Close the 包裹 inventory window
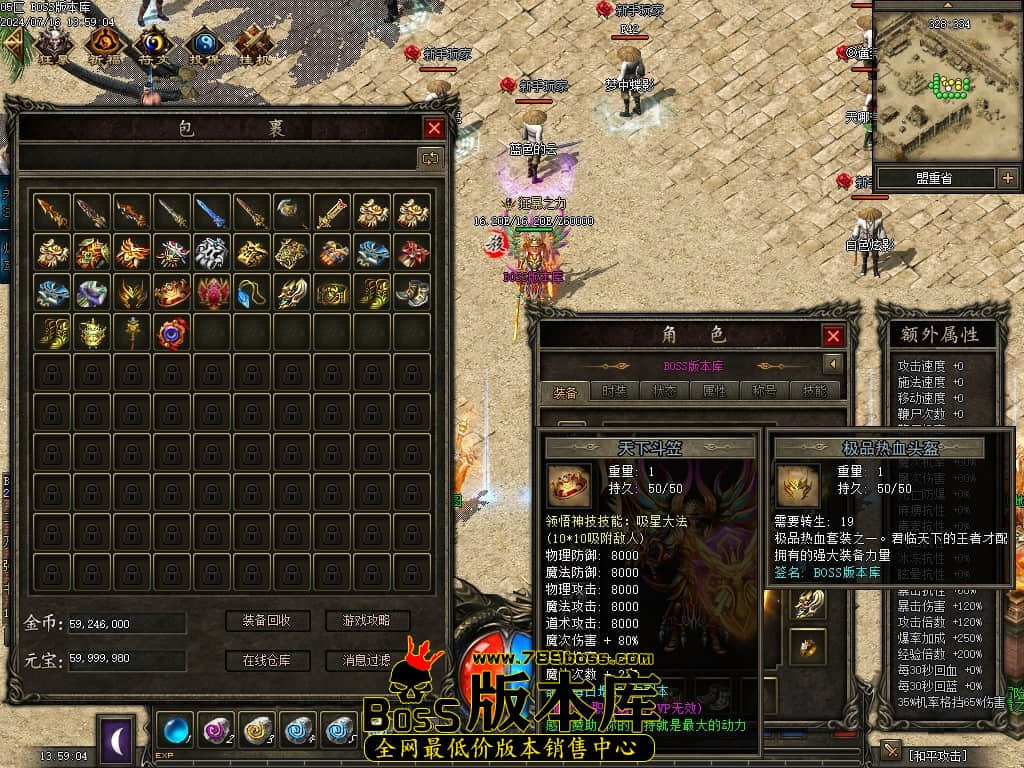1024x768 pixels. coord(434,128)
